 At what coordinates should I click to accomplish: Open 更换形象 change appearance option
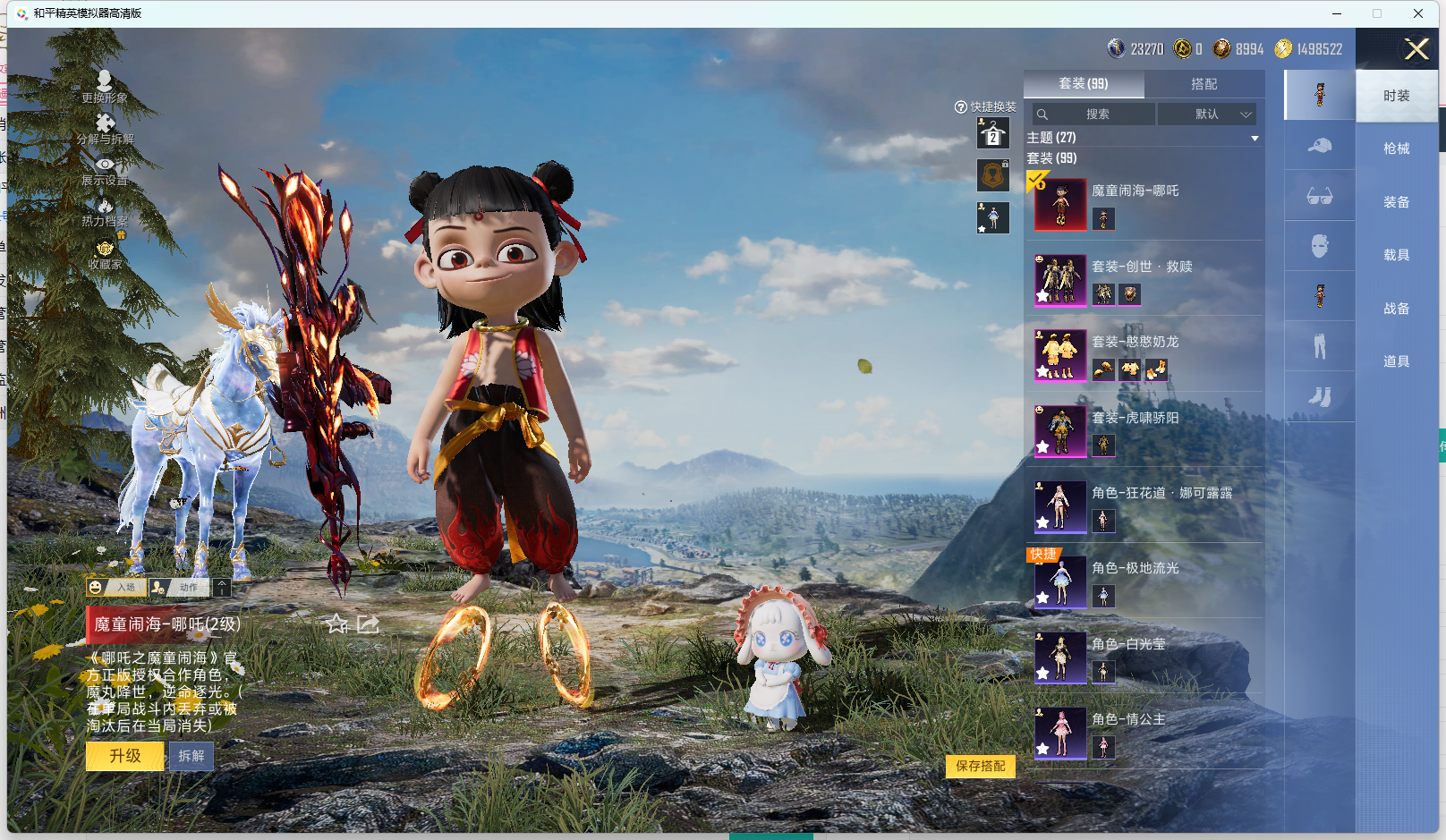point(105,87)
